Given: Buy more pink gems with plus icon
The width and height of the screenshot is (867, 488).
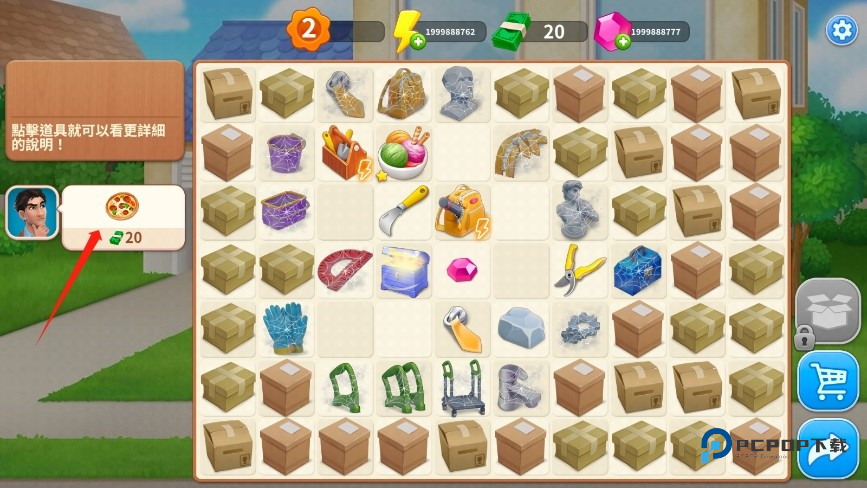Looking at the screenshot, I should (622, 41).
